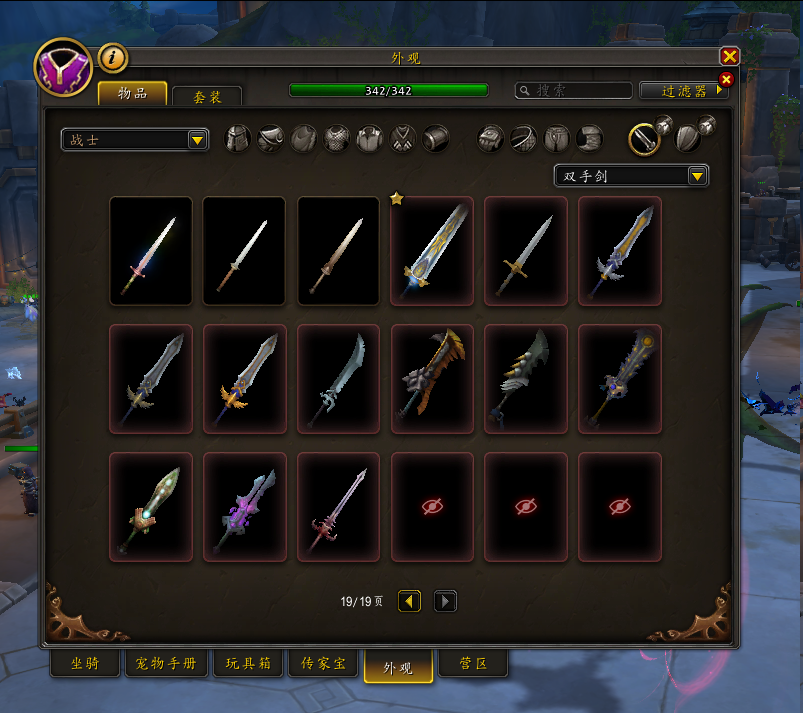Go to the previous appearance page
The width and height of the screenshot is (803, 713).
410,601
